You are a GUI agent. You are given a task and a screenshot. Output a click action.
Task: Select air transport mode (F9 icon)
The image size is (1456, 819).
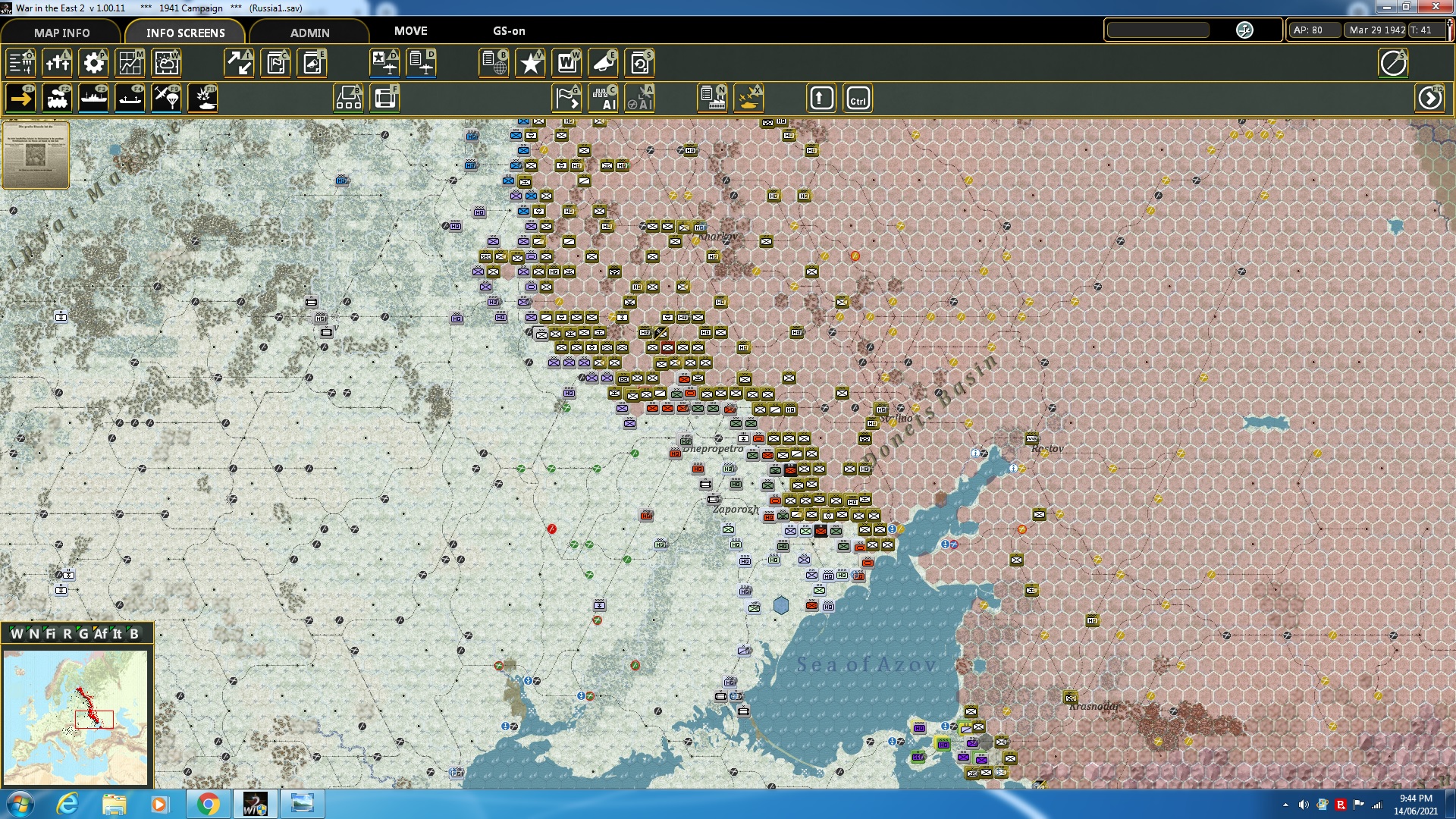(x=166, y=98)
